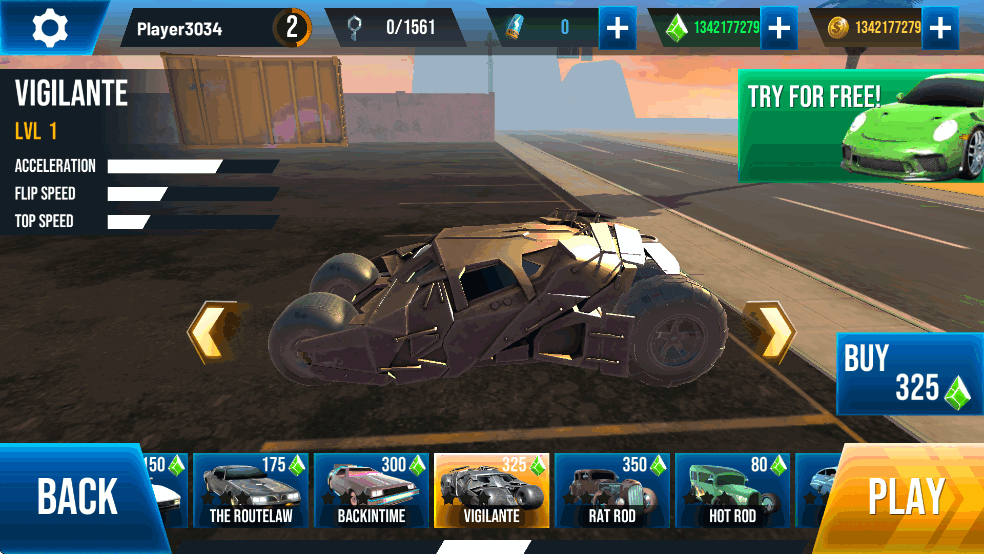The width and height of the screenshot is (984, 554).
Task: Choose the Hot Rod car tile
Action: coord(732,490)
